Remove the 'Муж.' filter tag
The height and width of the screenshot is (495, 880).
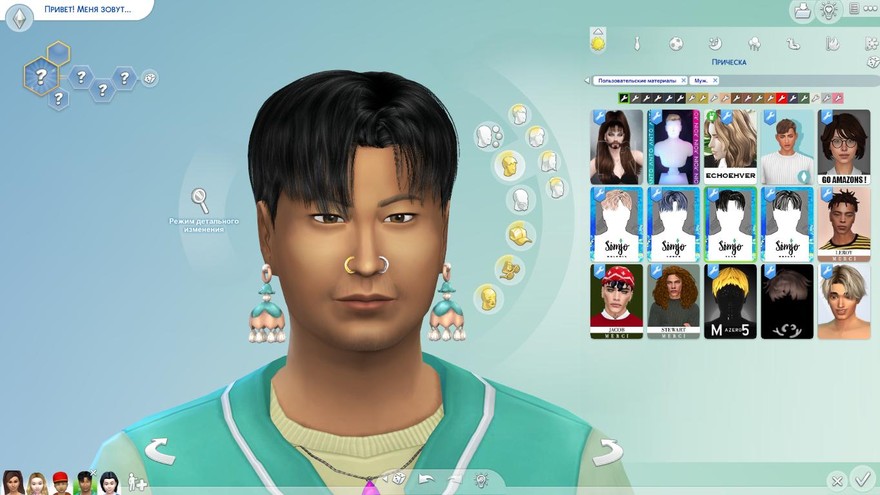(716, 80)
